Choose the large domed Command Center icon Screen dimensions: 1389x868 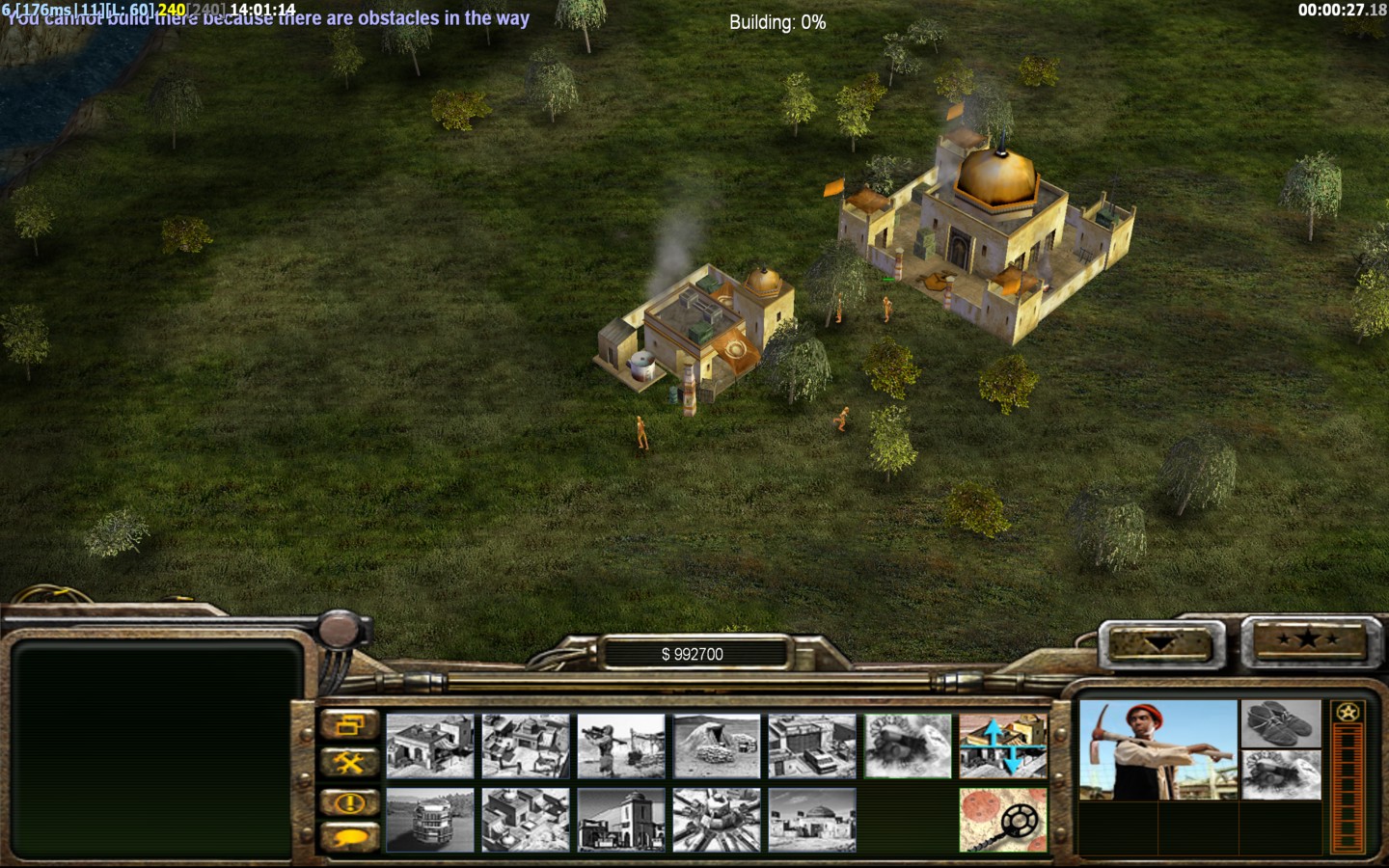tap(812, 820)
